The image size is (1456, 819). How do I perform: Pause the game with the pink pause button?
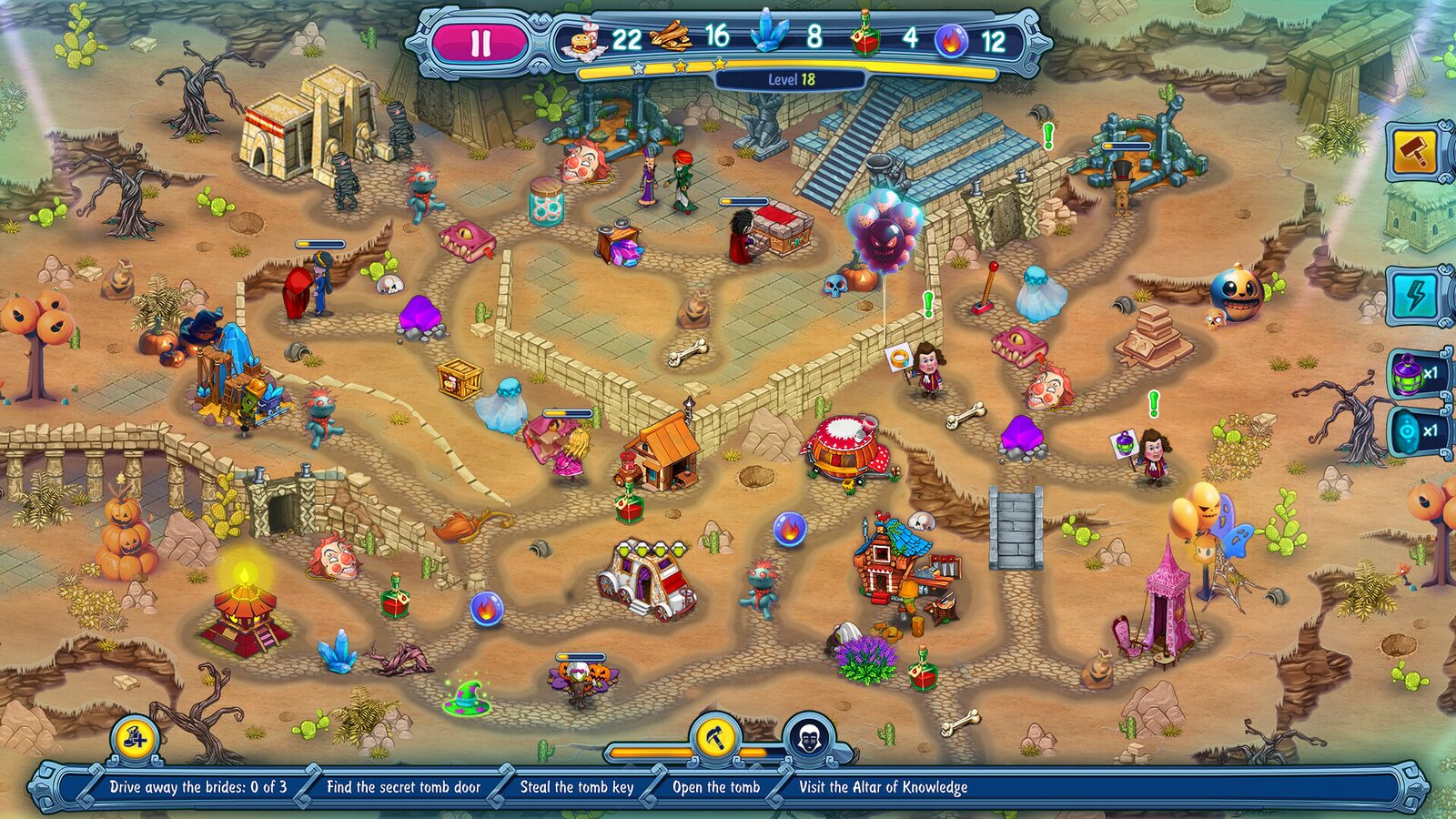pos(480,40)
